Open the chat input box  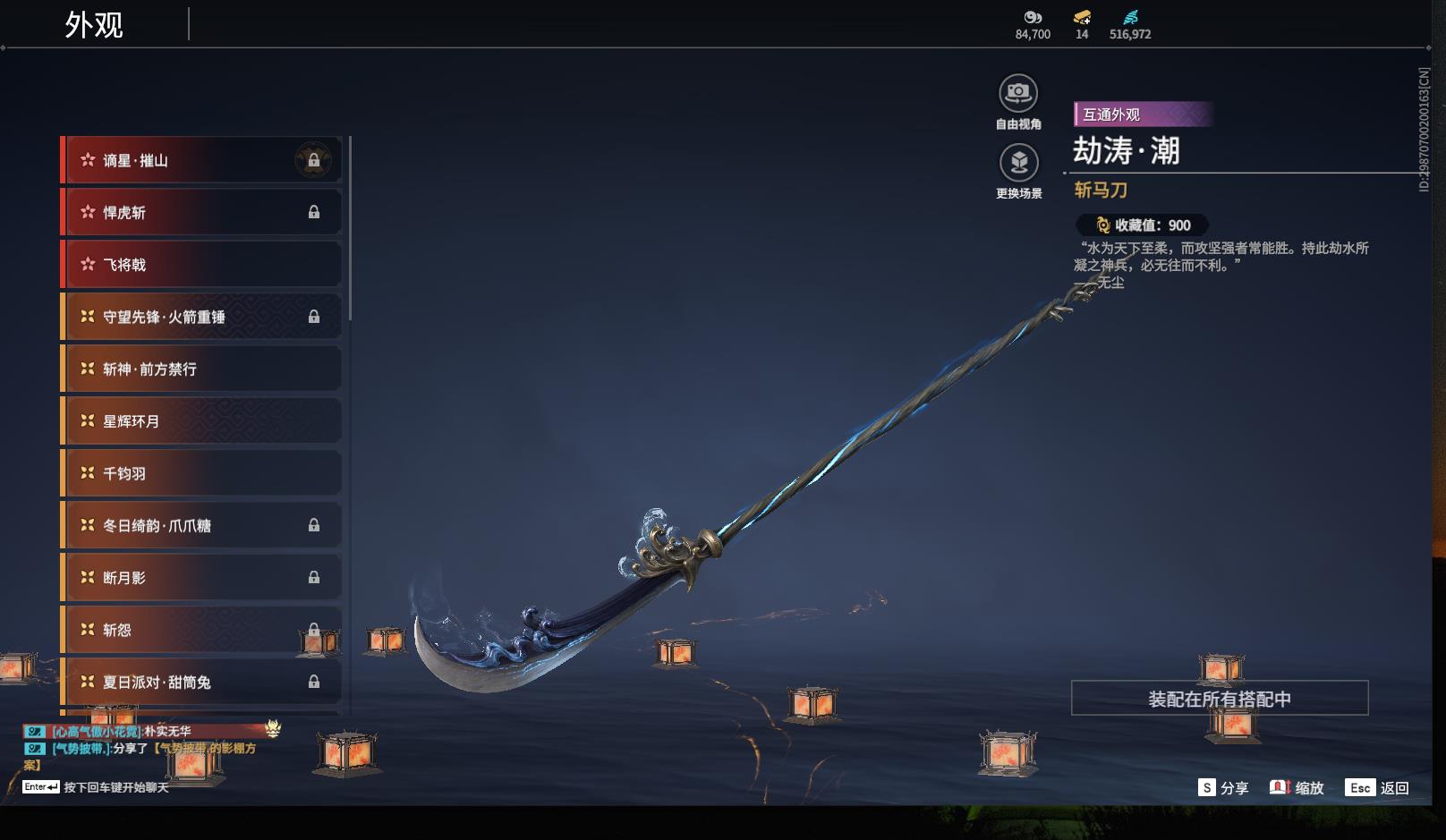pyautogui.click(x=115, y=787)
